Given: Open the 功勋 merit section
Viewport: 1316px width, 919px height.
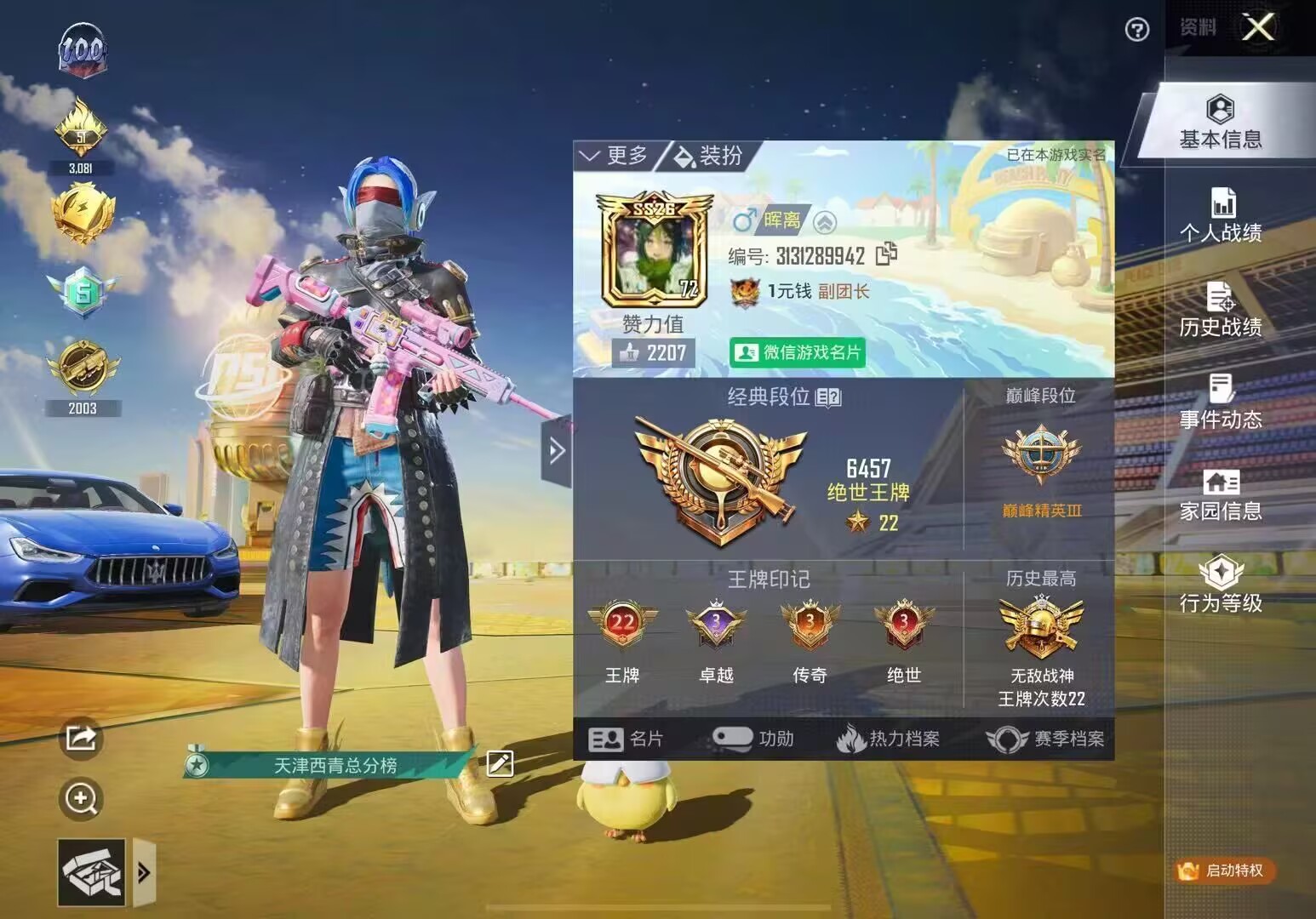Looking at the screenshot, I should coord(752,739).
